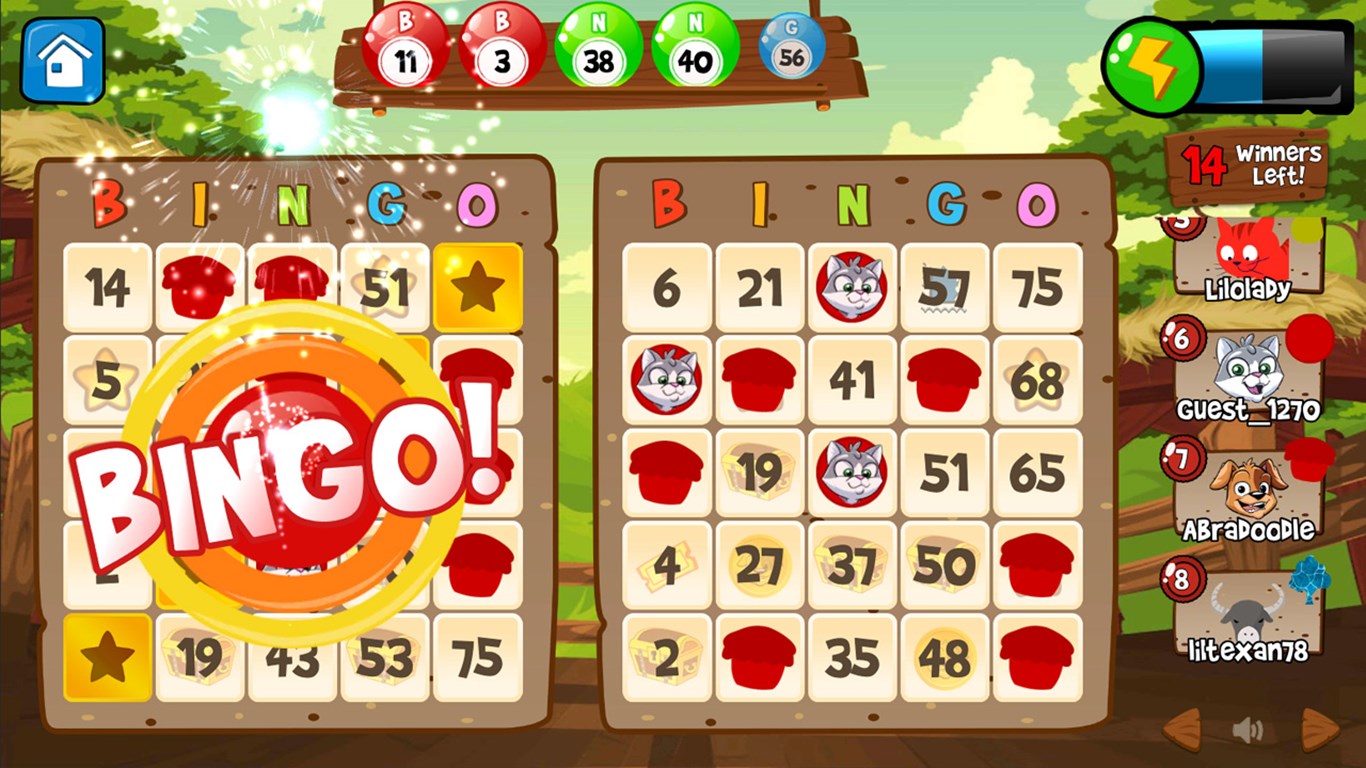The width and height of the screenshot is (1366, 768).
Task: Tap the golden star in the O column
Action: tap(478, 290)
